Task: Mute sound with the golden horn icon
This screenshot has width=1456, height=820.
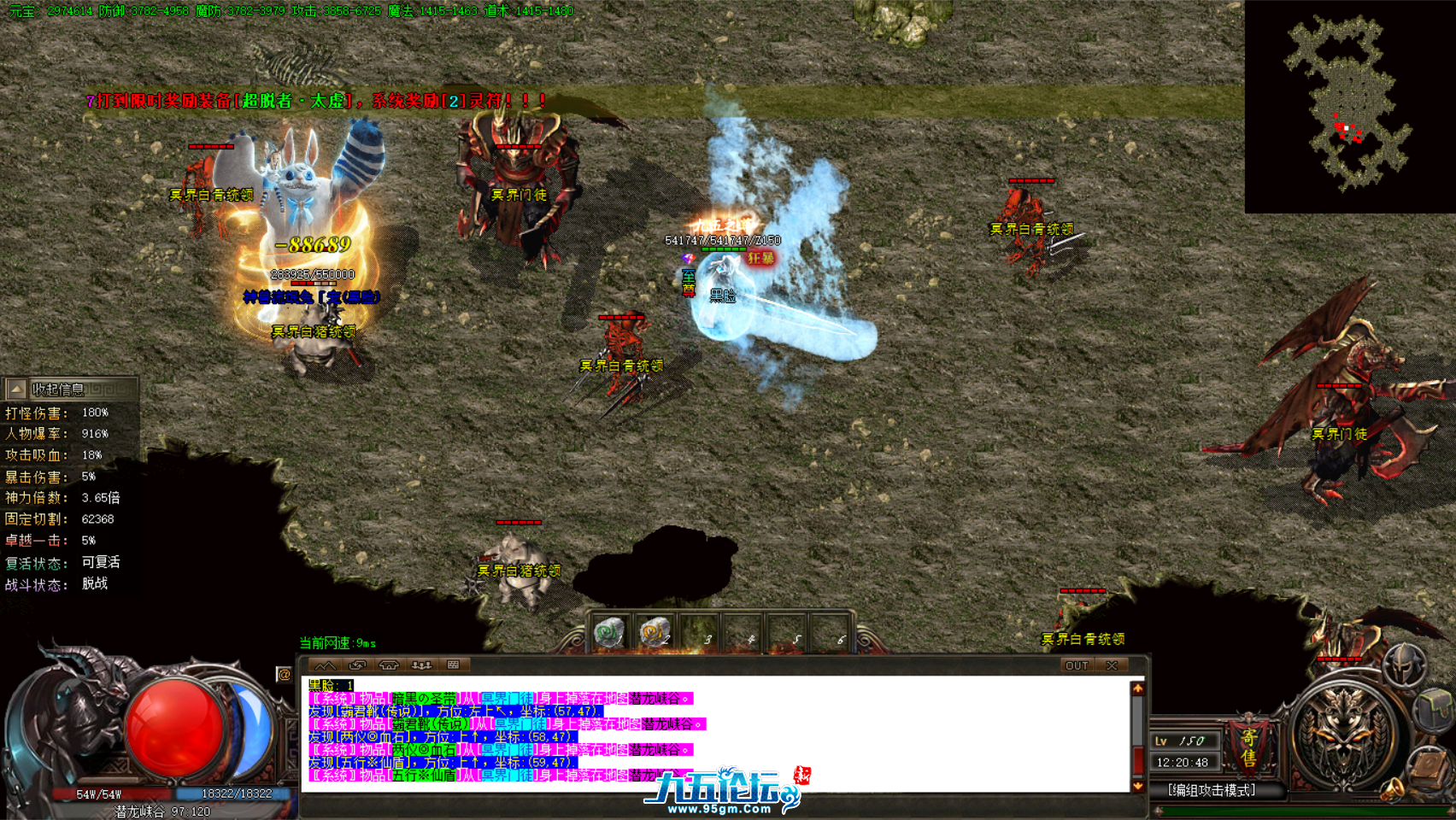Action: pyautogui.click(x=1394, y=791)
